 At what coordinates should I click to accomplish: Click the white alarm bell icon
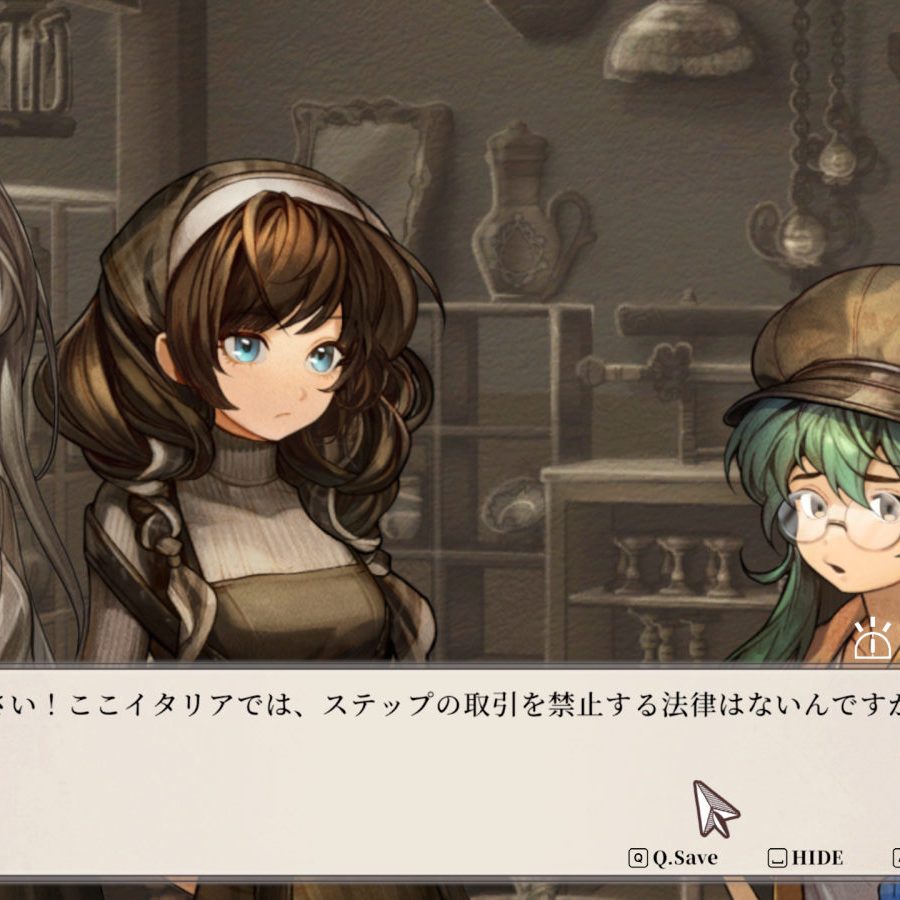(872, 640)
